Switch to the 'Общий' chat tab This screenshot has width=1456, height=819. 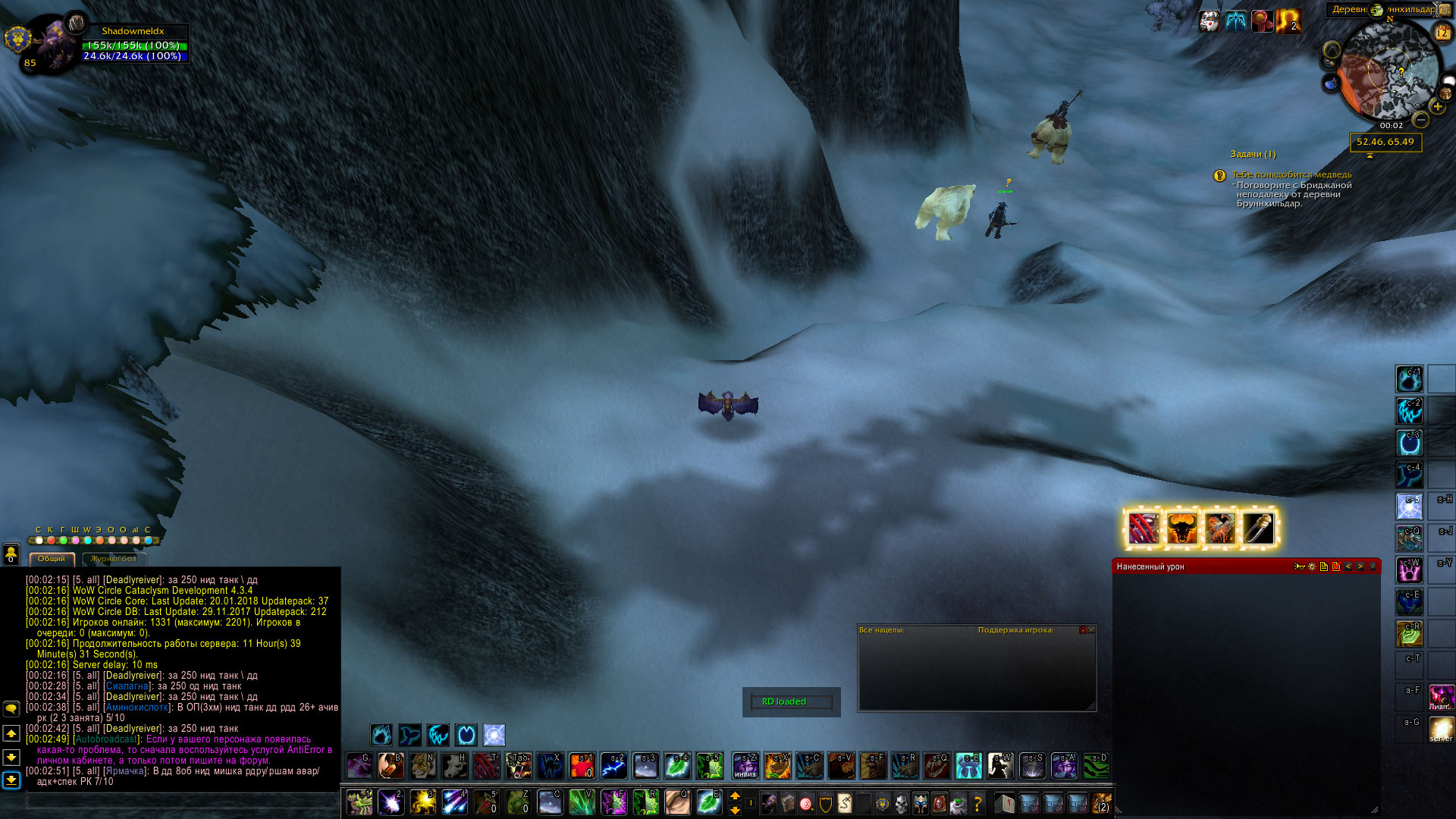[52, 559]
